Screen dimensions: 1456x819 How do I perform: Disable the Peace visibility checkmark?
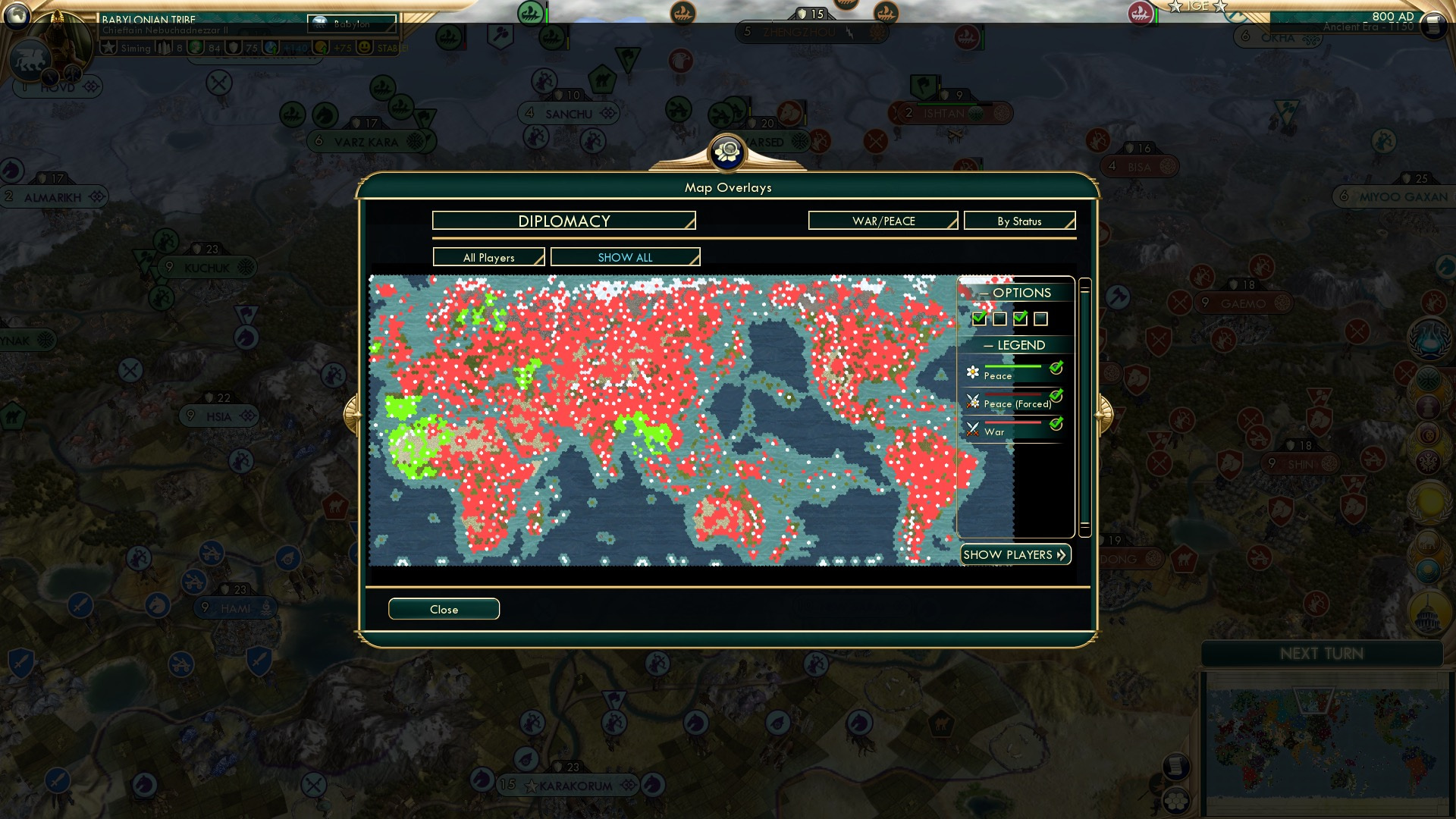click(1057, 369)
